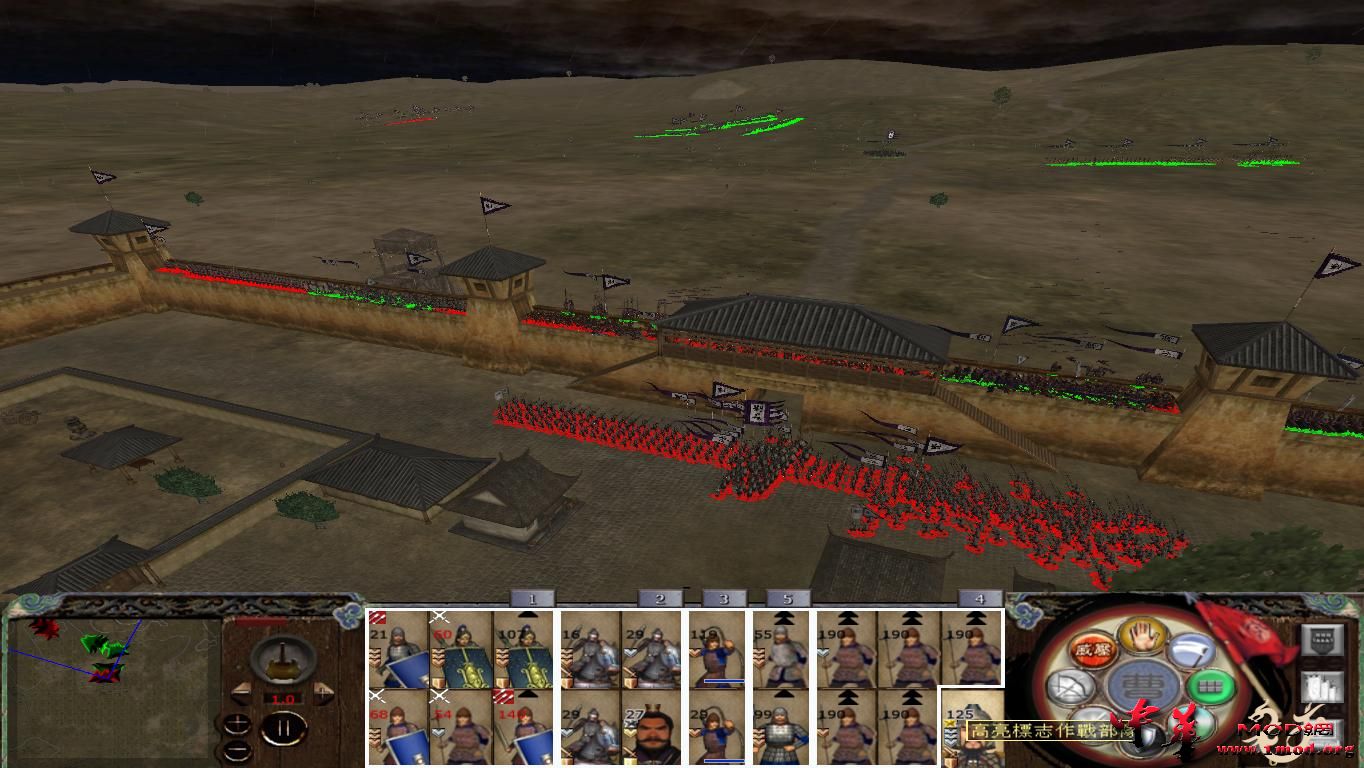
Task: Select the red 威壓 intimidate button on the command wheel
Action: point(1092,651)
